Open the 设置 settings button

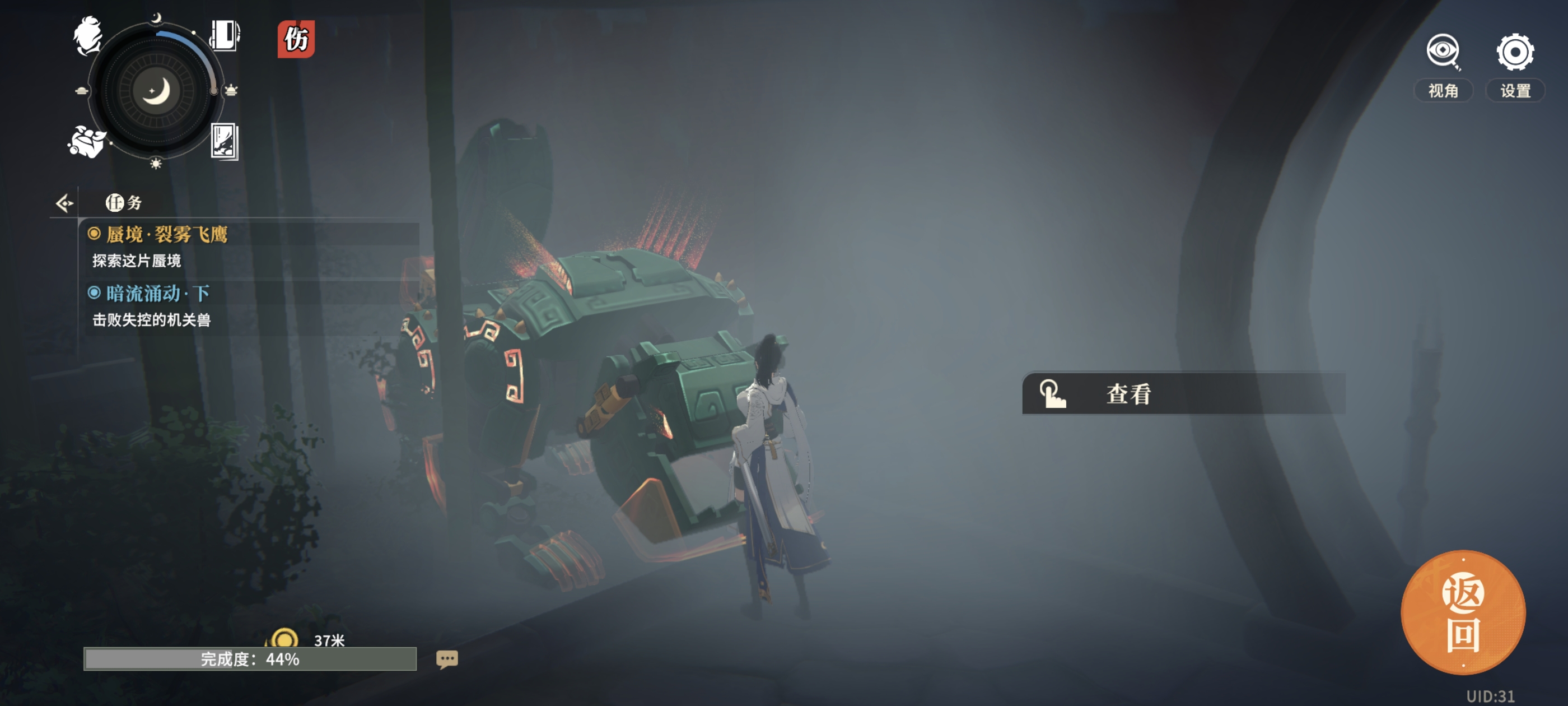pyautogui.click(x=1514, y=65)
